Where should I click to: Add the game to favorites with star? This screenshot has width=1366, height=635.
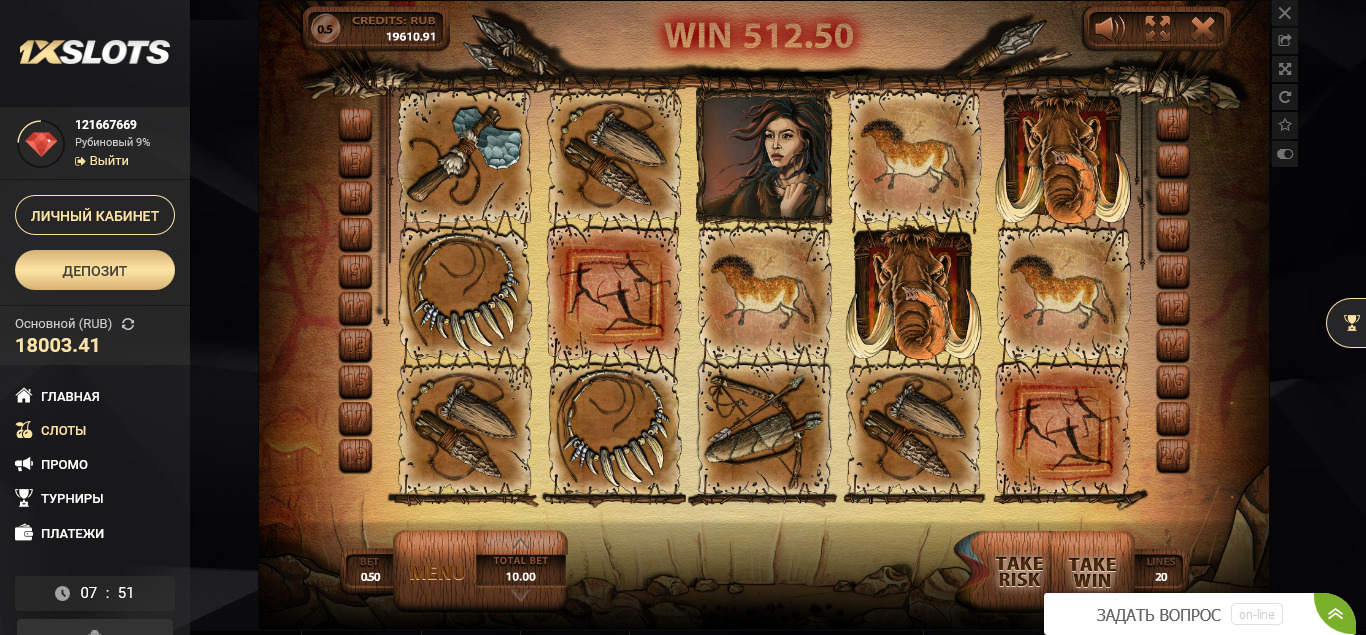[x=1285, y=125]
